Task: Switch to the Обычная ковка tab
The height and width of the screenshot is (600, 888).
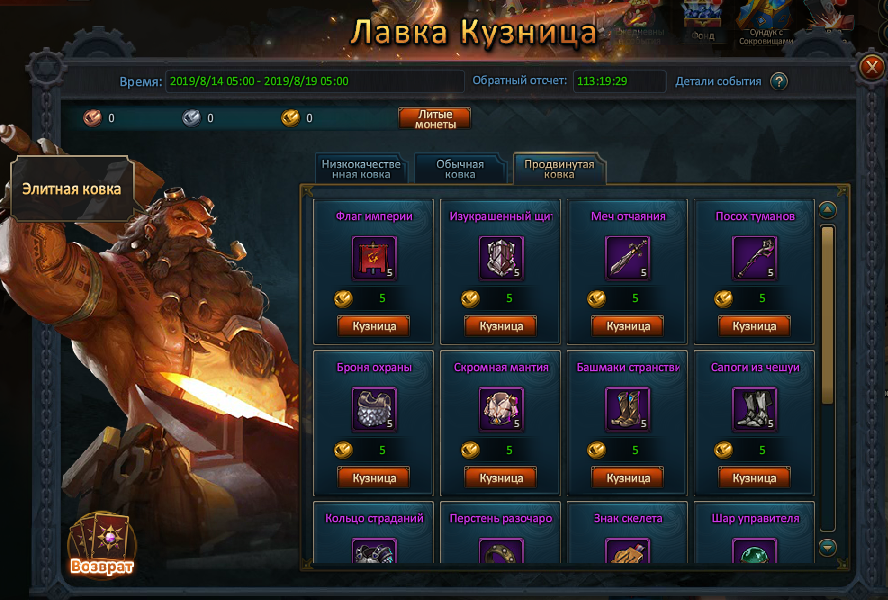Action: [x=460, y=169]
